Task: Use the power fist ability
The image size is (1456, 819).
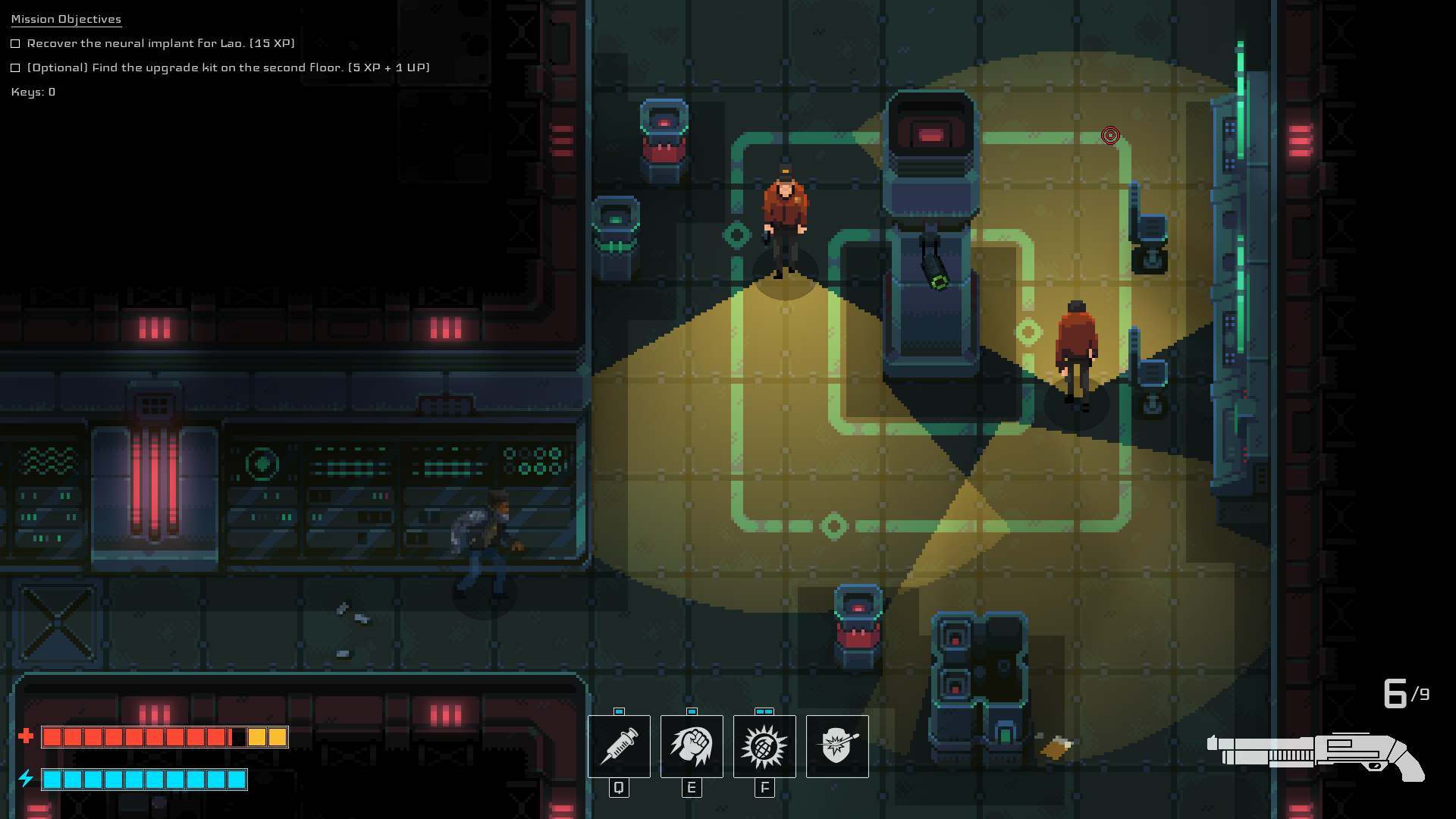Action: click(x=691, y=746)
